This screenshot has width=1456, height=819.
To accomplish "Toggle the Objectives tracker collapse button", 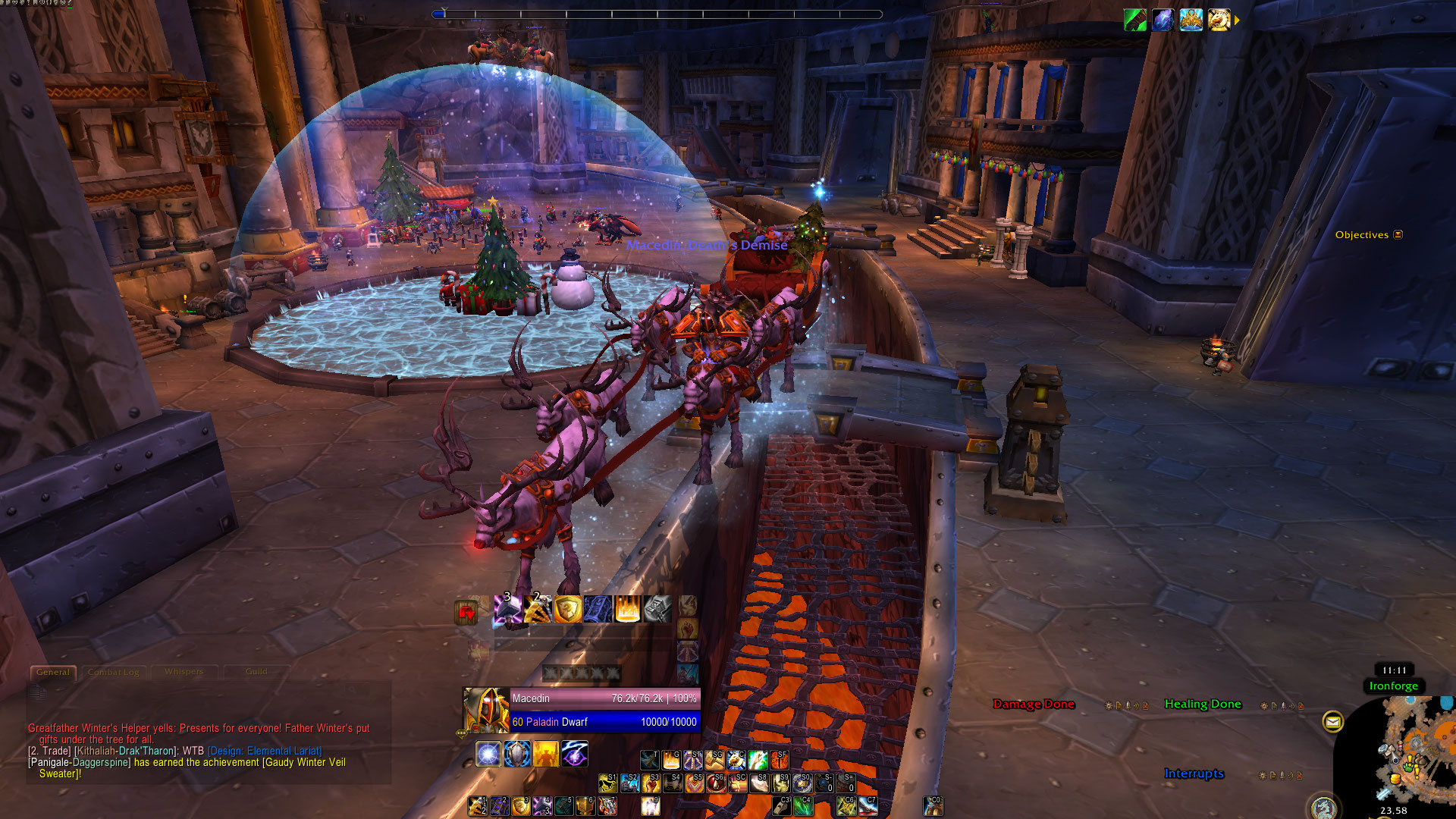I will [x=1398, y=235].
